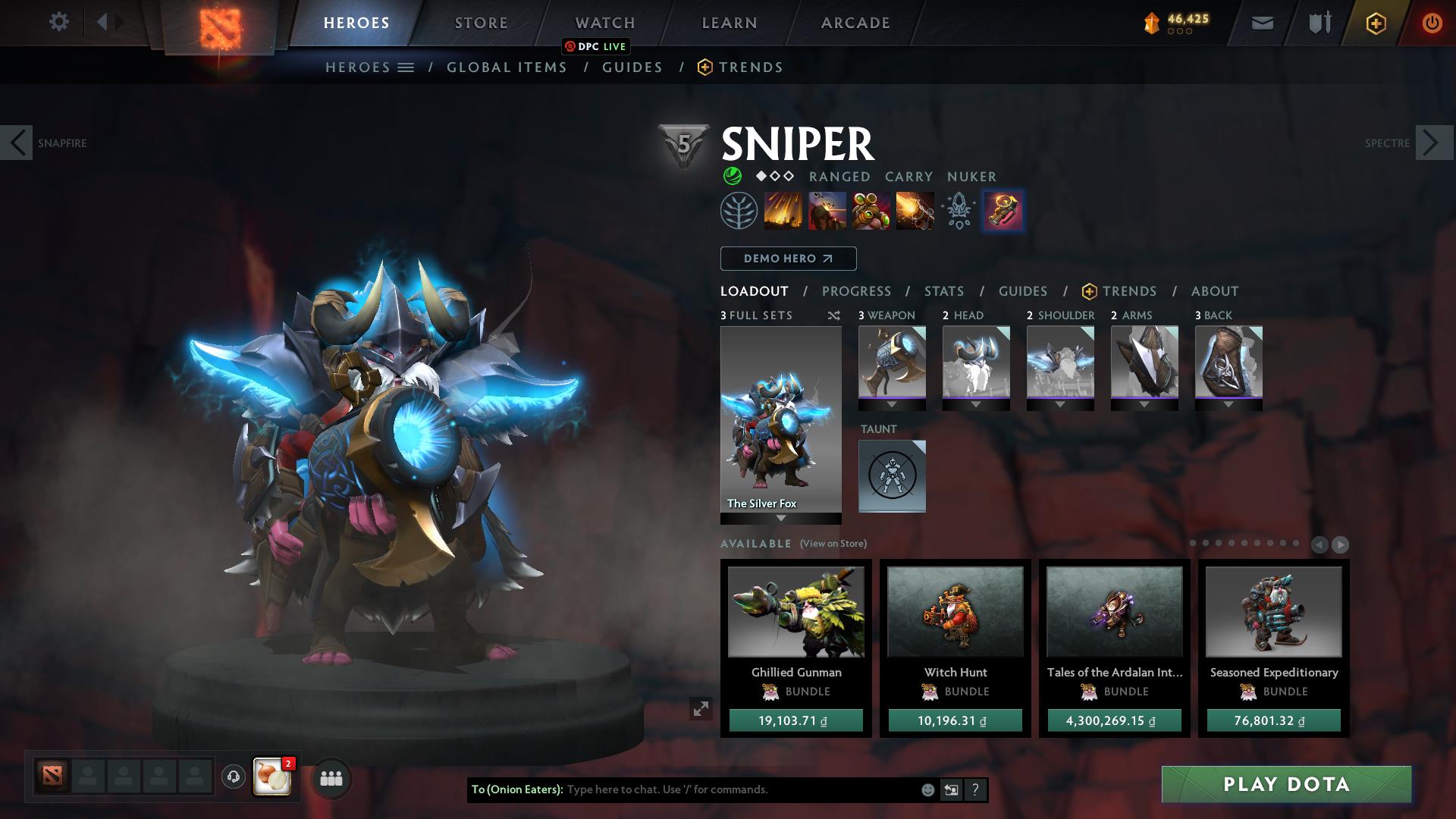This screenshot has width=1456, height=819.
Task: Open the mail notifications envelope icon
Action: (1262, 23)
